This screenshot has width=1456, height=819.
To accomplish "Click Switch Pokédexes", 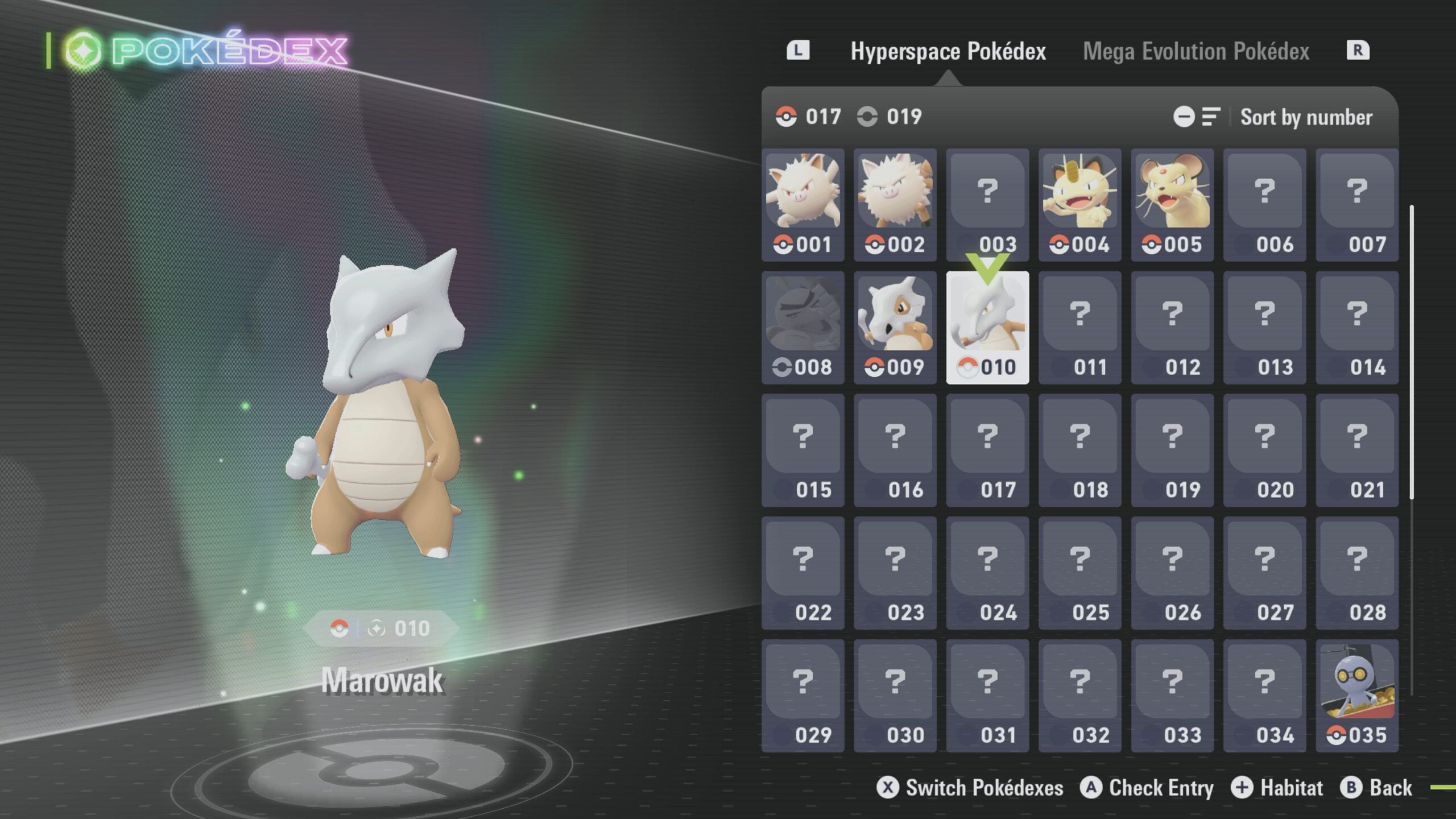I will pyautogui.click(x=970, y=788).
